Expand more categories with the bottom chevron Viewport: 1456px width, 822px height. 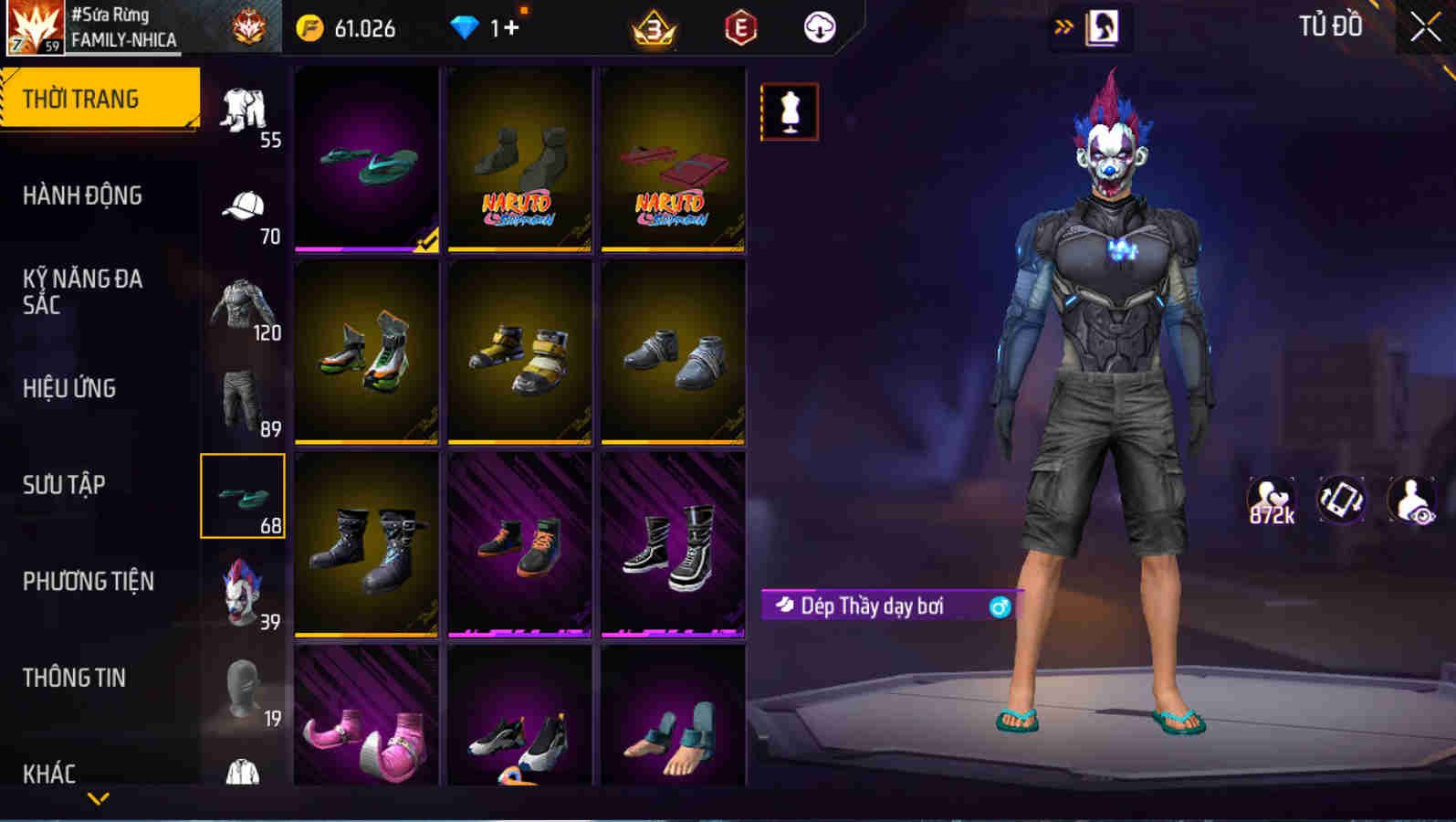point(99,796)
